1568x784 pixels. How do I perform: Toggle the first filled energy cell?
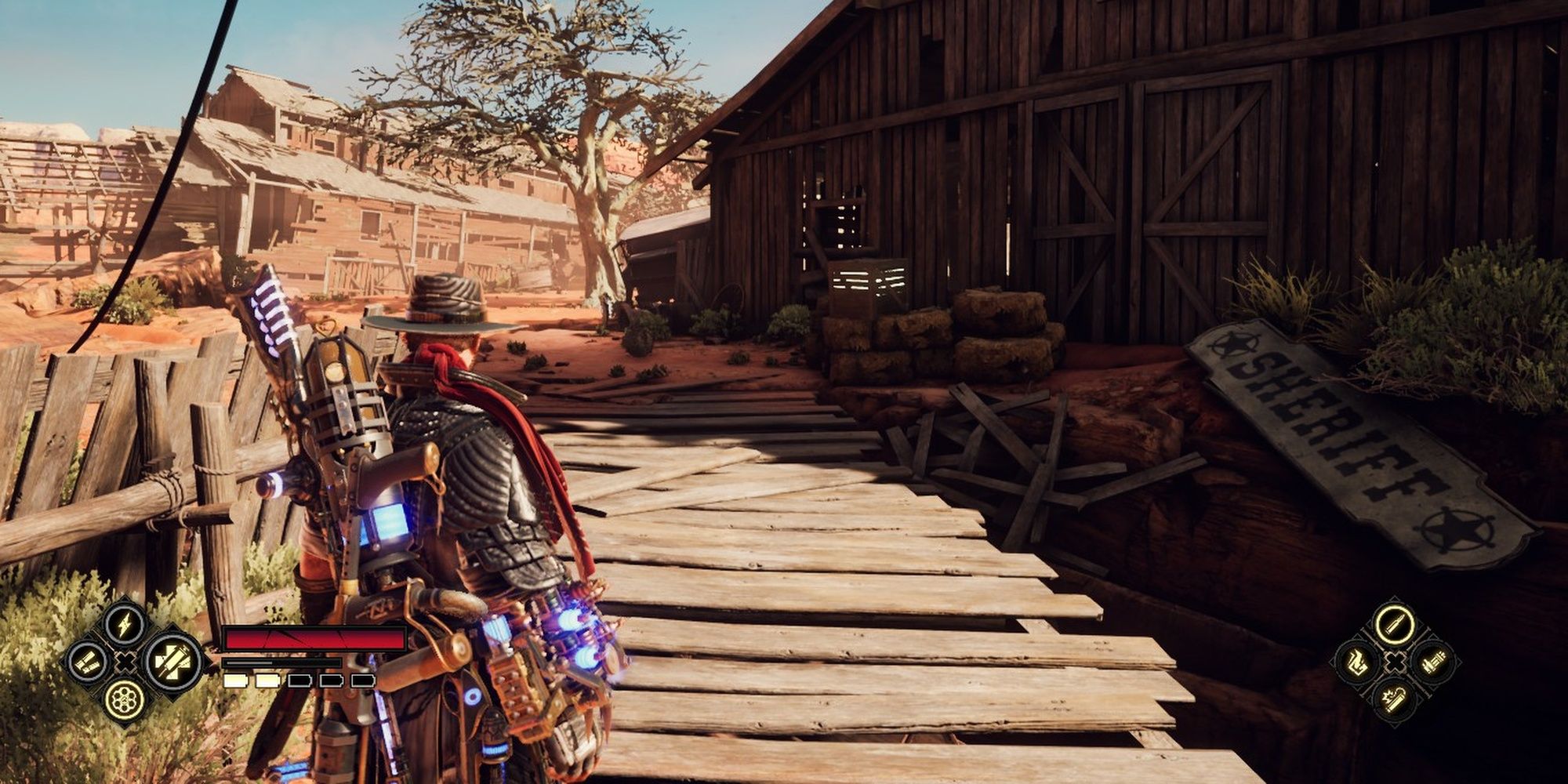tap(235, 679)
